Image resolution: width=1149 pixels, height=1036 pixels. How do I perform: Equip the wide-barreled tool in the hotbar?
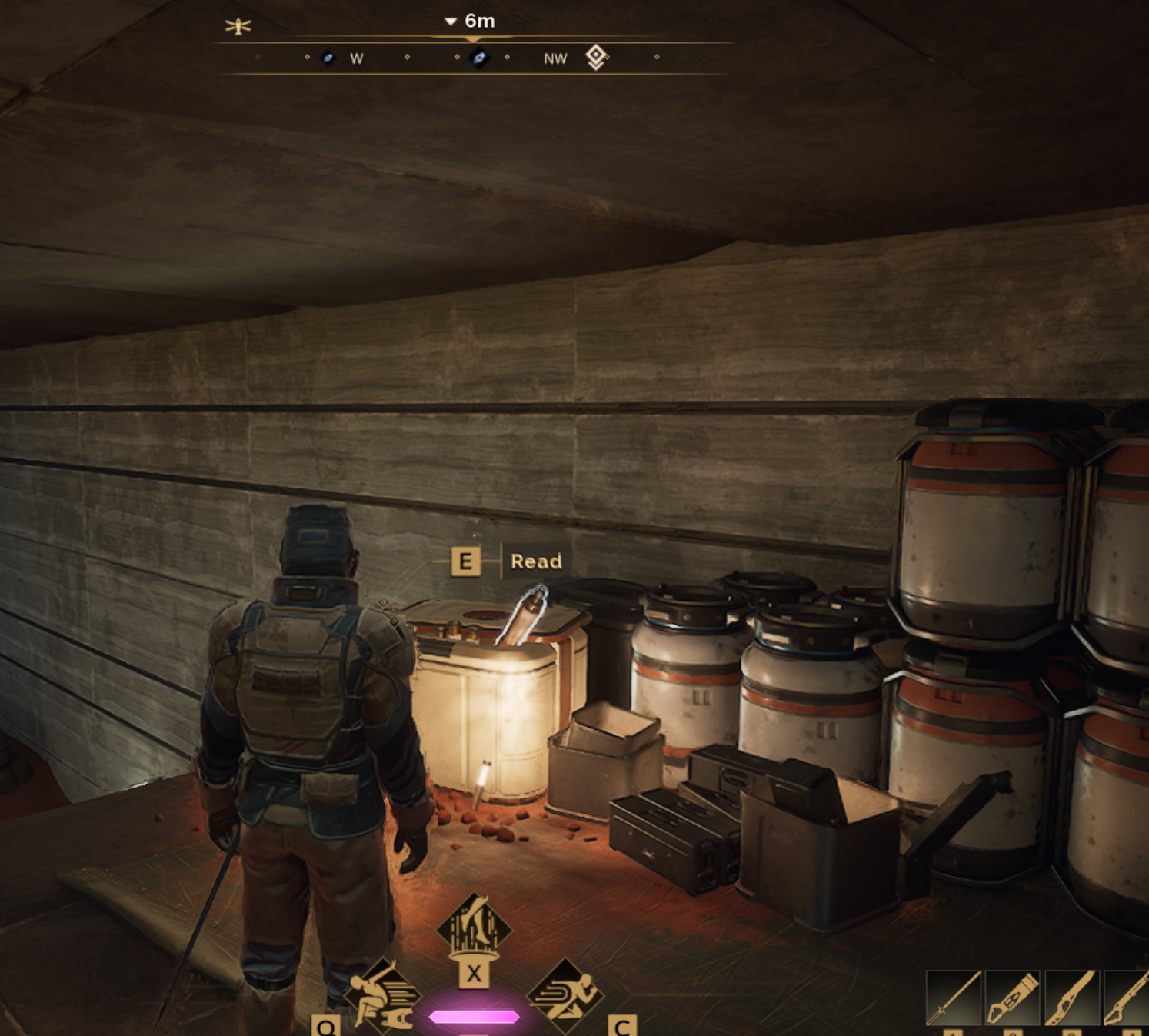pos(1012,998)
